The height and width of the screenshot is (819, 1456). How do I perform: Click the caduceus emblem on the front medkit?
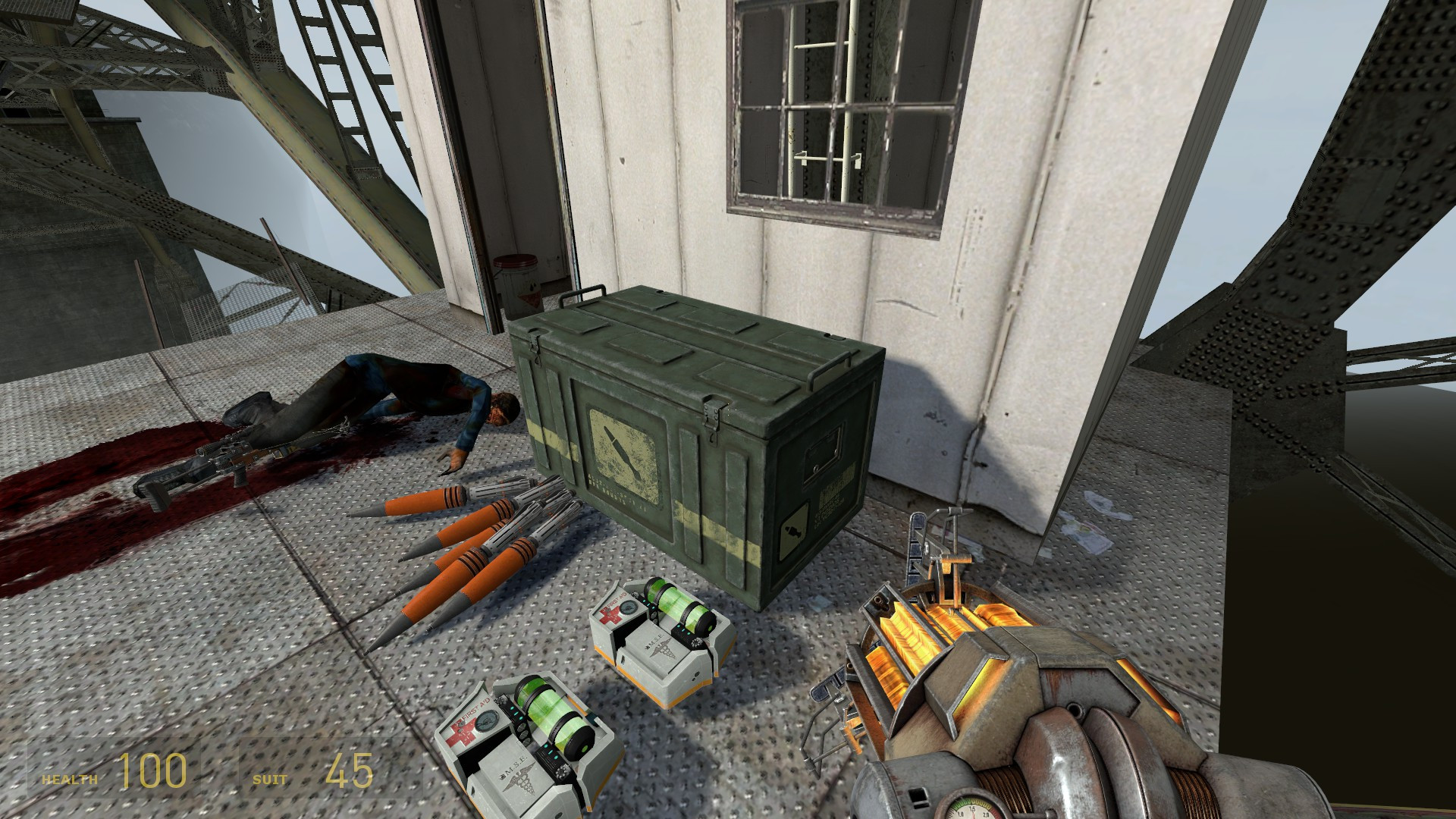tap(521, 779)
